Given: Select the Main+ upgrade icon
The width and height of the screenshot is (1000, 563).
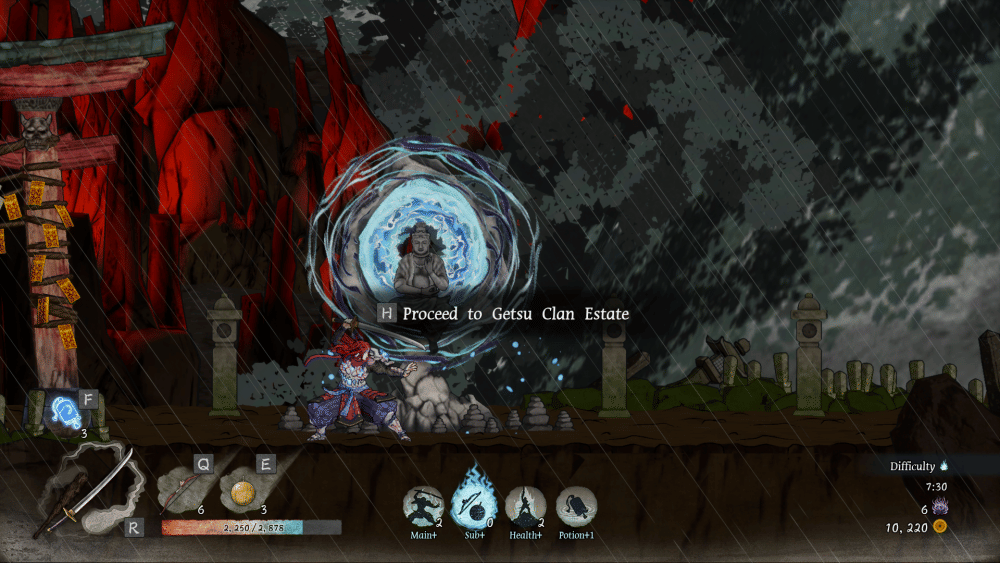Looking at the screenshot, I should point(423,507).
